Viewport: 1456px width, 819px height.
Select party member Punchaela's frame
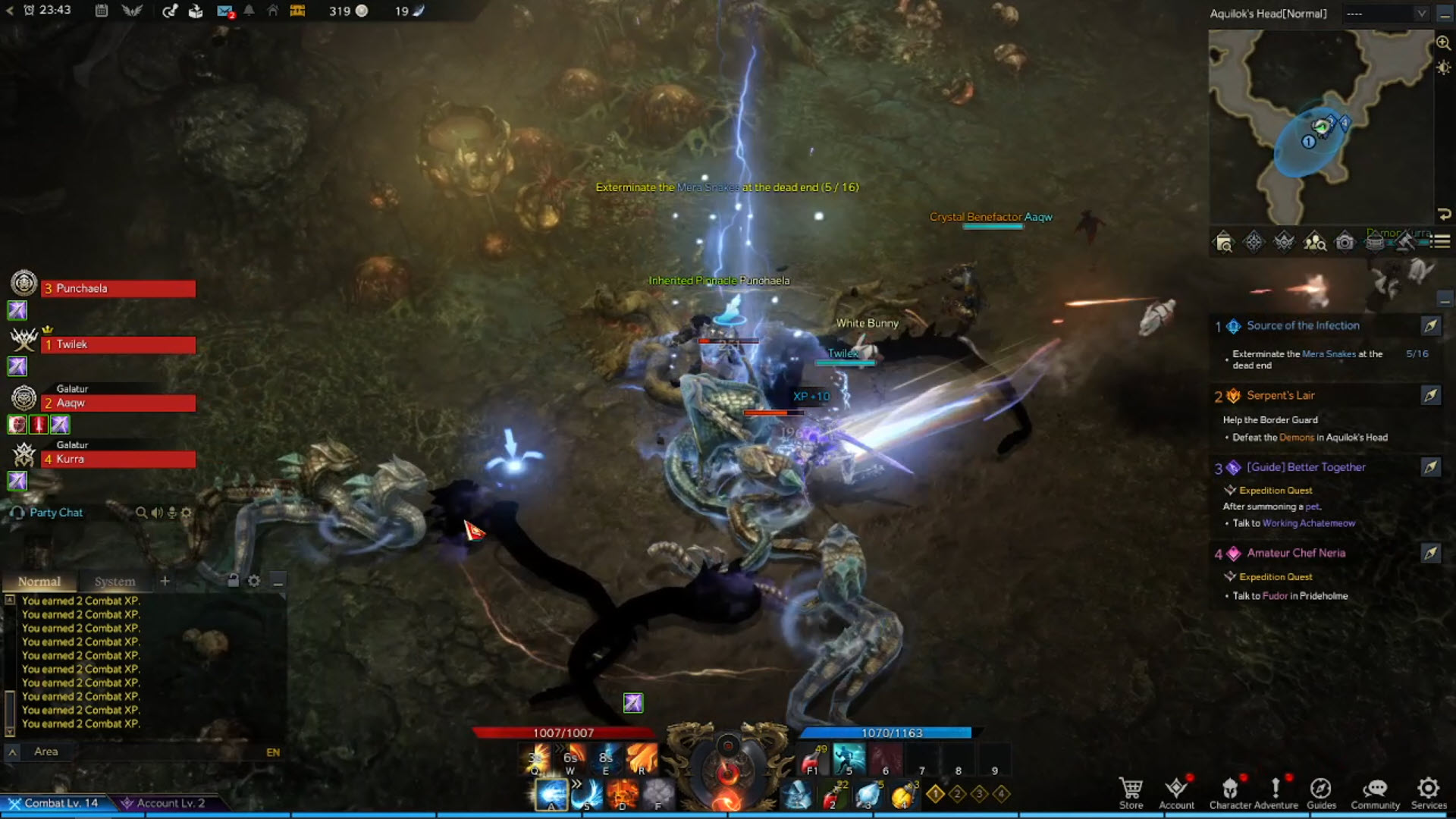[x=118, y=289]
